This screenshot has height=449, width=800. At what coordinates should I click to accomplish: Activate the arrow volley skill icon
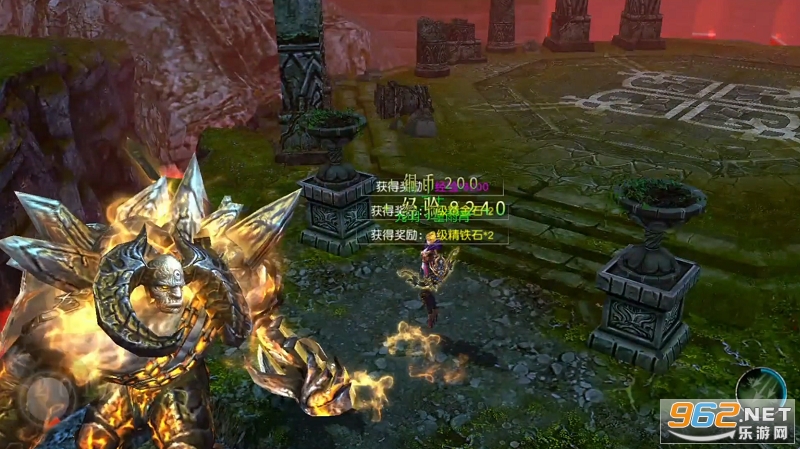point(761,386)
